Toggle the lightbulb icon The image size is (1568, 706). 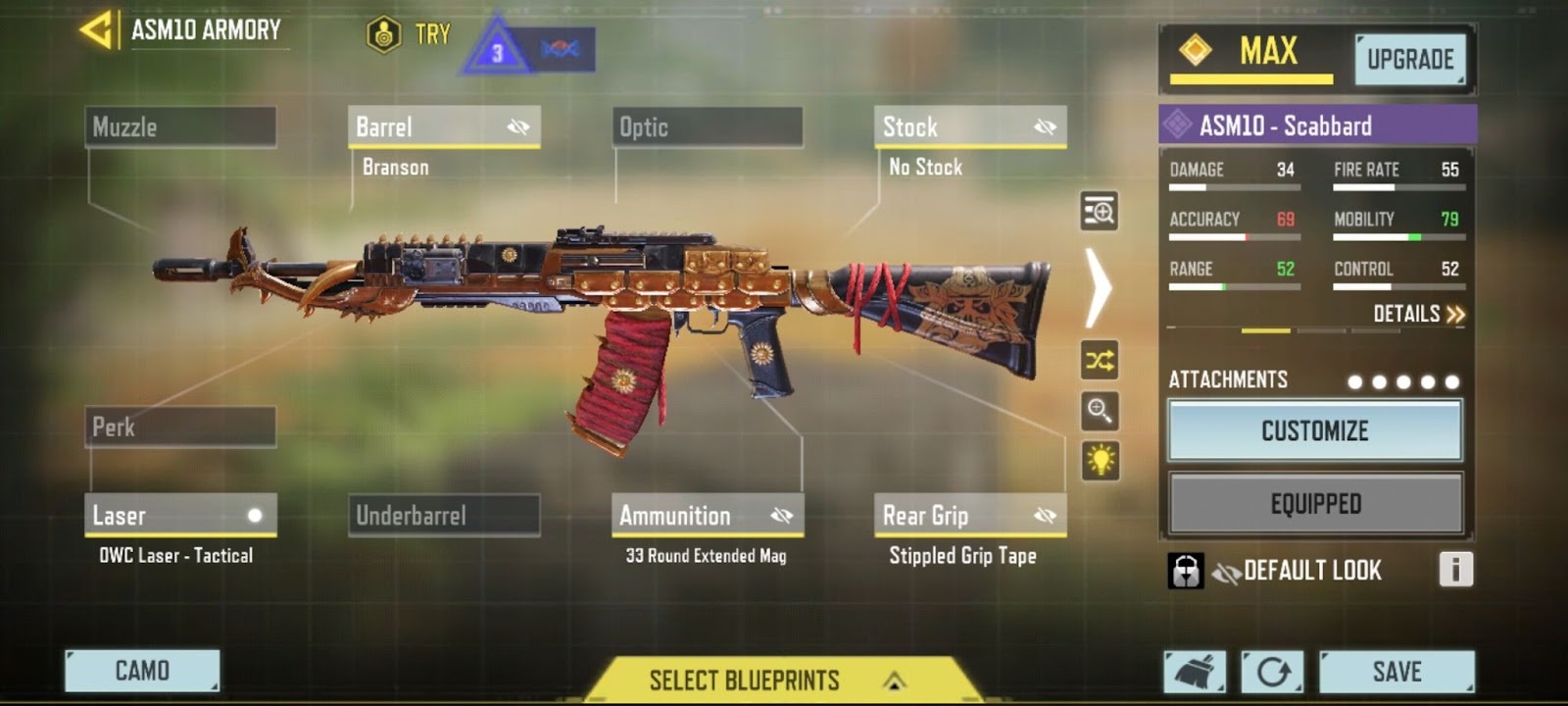(1100, 460)
